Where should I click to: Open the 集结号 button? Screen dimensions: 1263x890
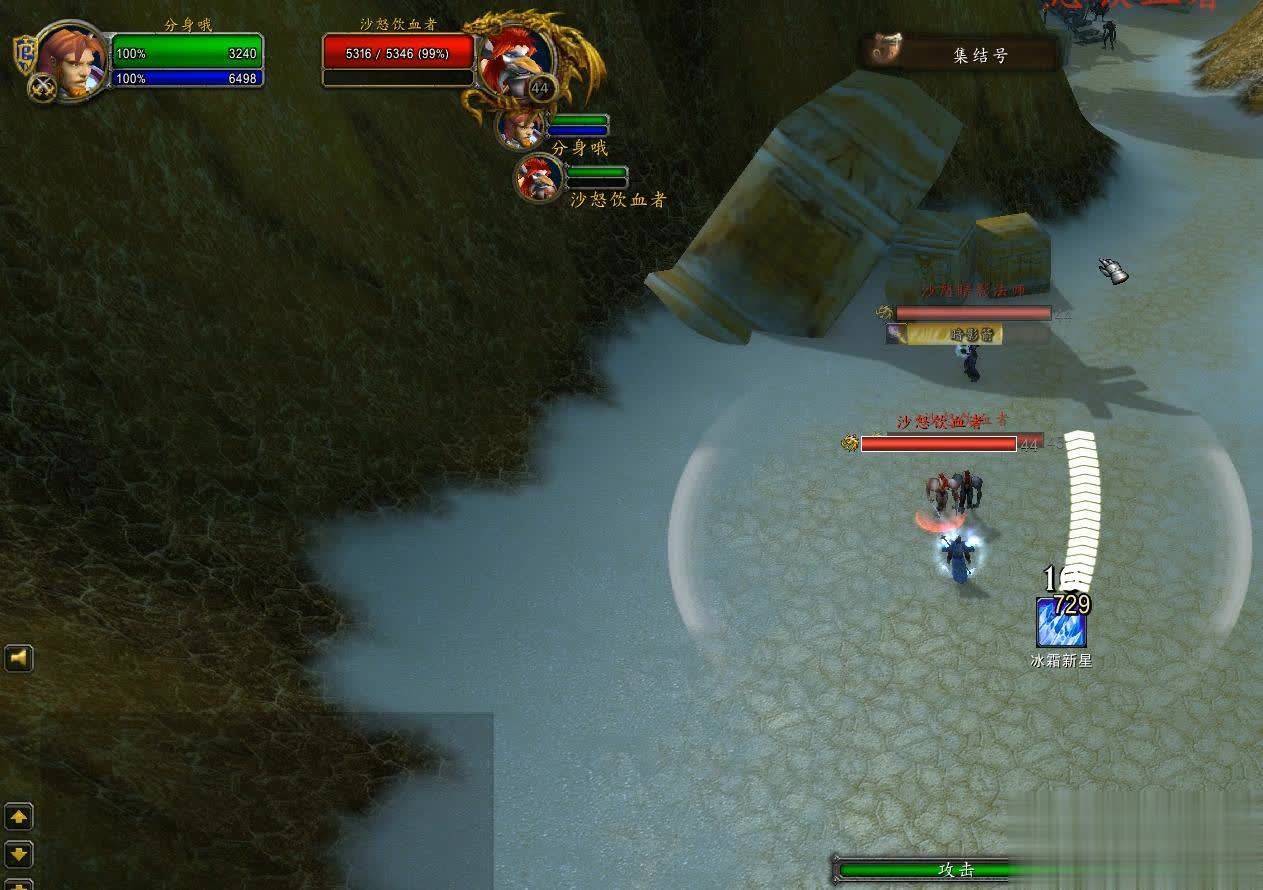[962, 55]
